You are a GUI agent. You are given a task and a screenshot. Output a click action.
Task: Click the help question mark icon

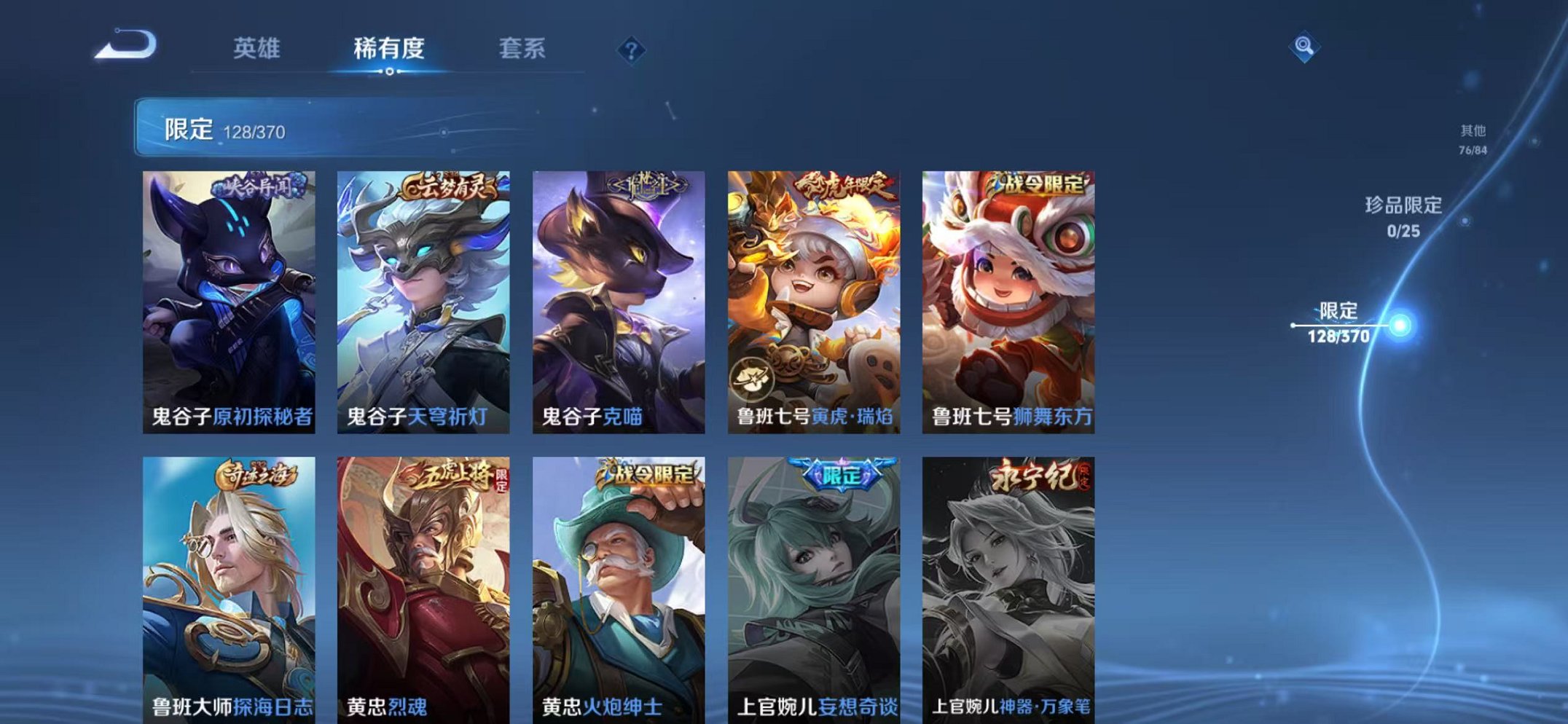pyautogui.click(x=632, y=51)
